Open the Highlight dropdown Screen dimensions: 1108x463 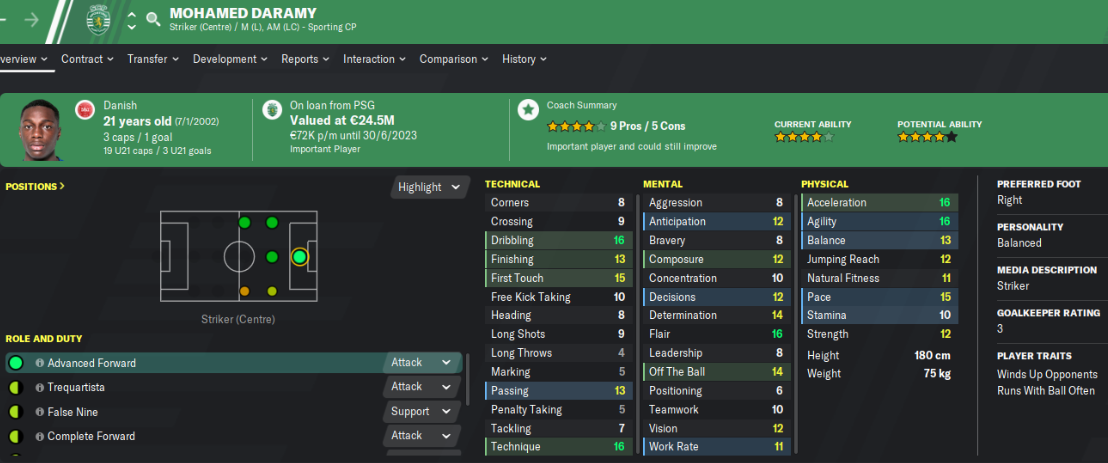point(430,187)
